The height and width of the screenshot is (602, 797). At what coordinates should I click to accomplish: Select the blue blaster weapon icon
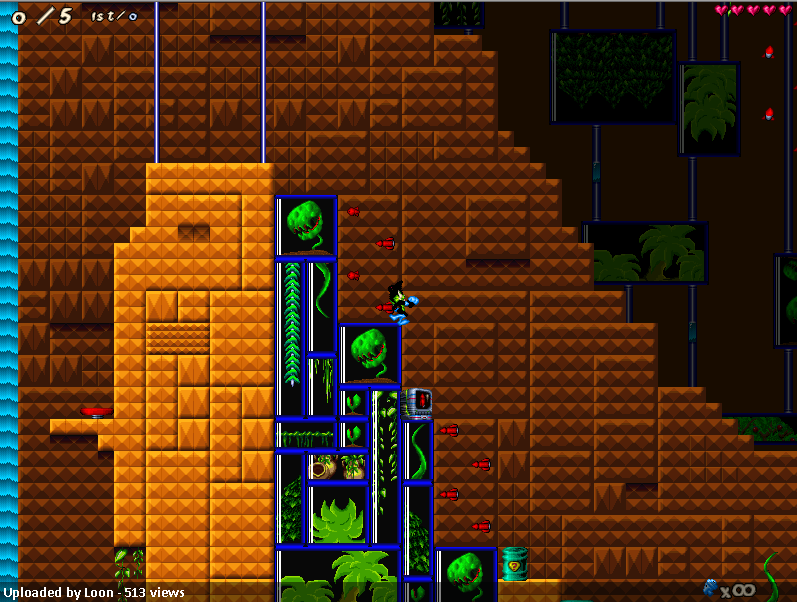(x=711, y=587)
